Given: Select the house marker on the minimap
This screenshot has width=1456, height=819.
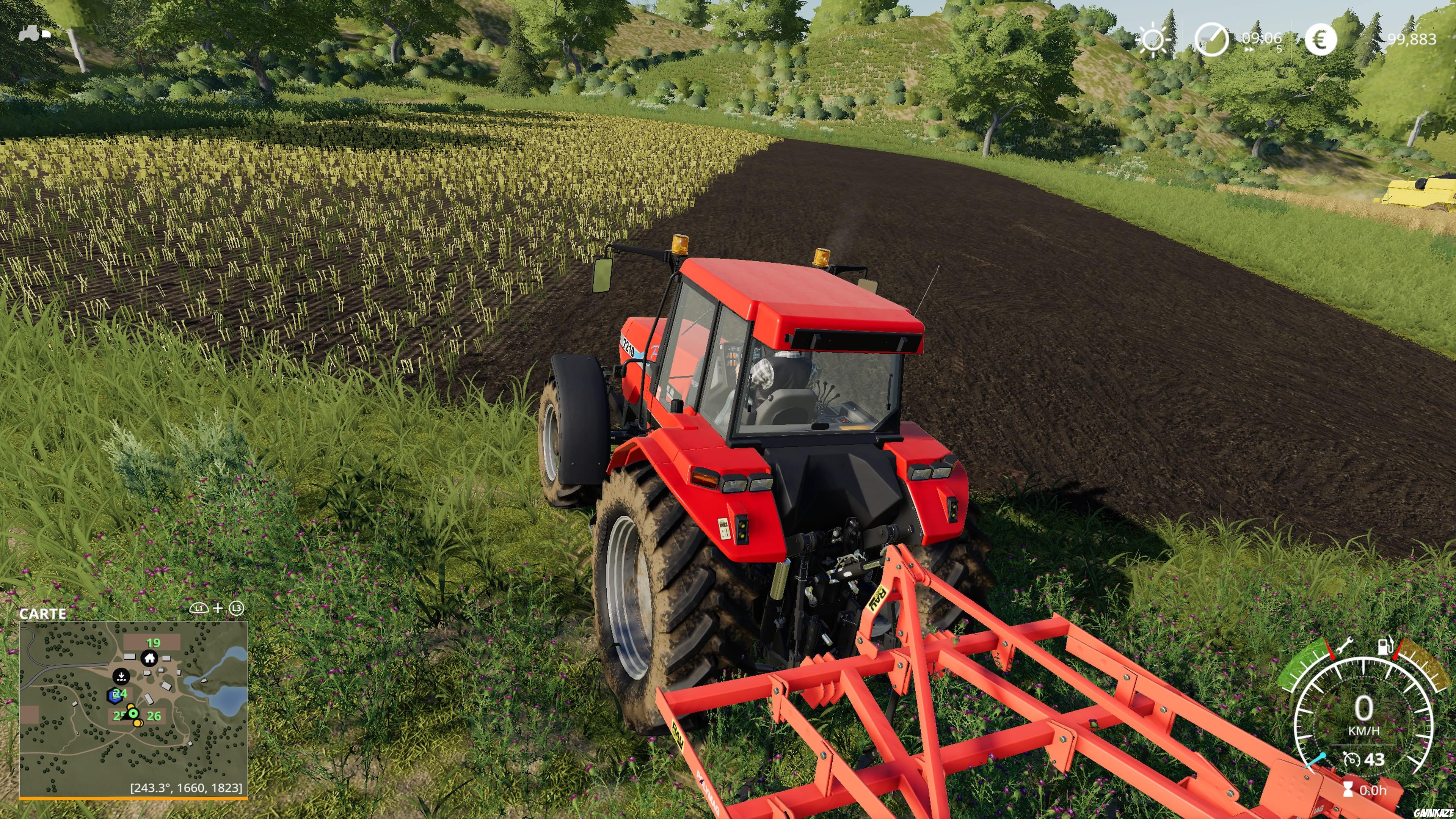Looking at the screenshot, I should (149, 658).
